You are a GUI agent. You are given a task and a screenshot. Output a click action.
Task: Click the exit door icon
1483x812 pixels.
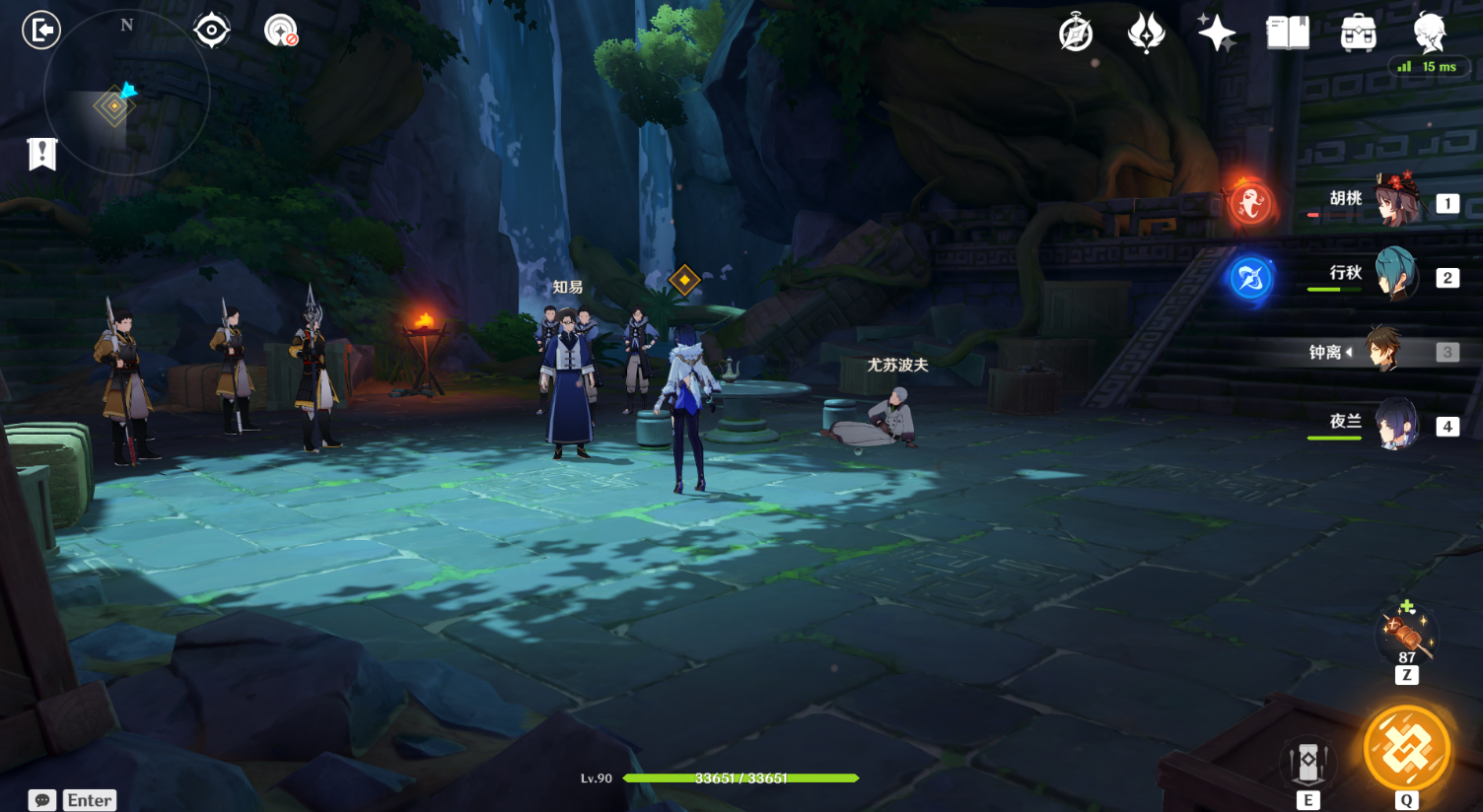(x=41, y=31)
